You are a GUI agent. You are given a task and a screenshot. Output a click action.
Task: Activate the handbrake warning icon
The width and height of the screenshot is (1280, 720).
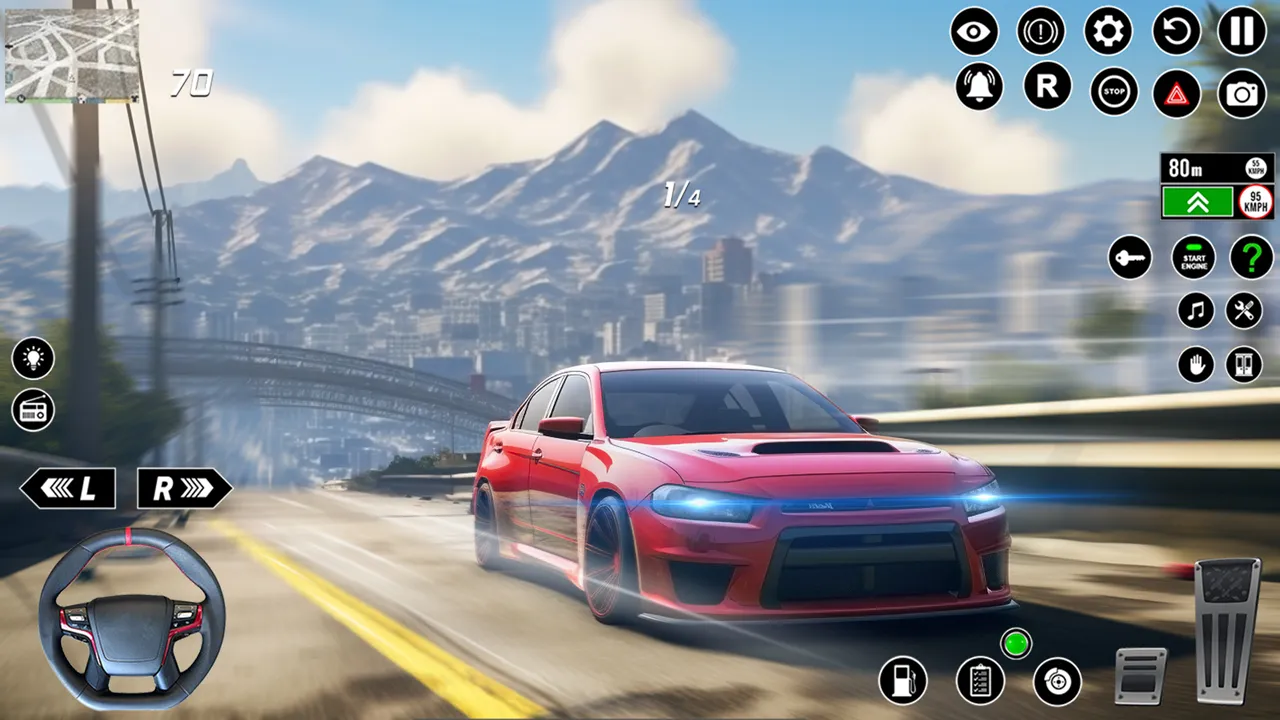tap(1040, 32)
